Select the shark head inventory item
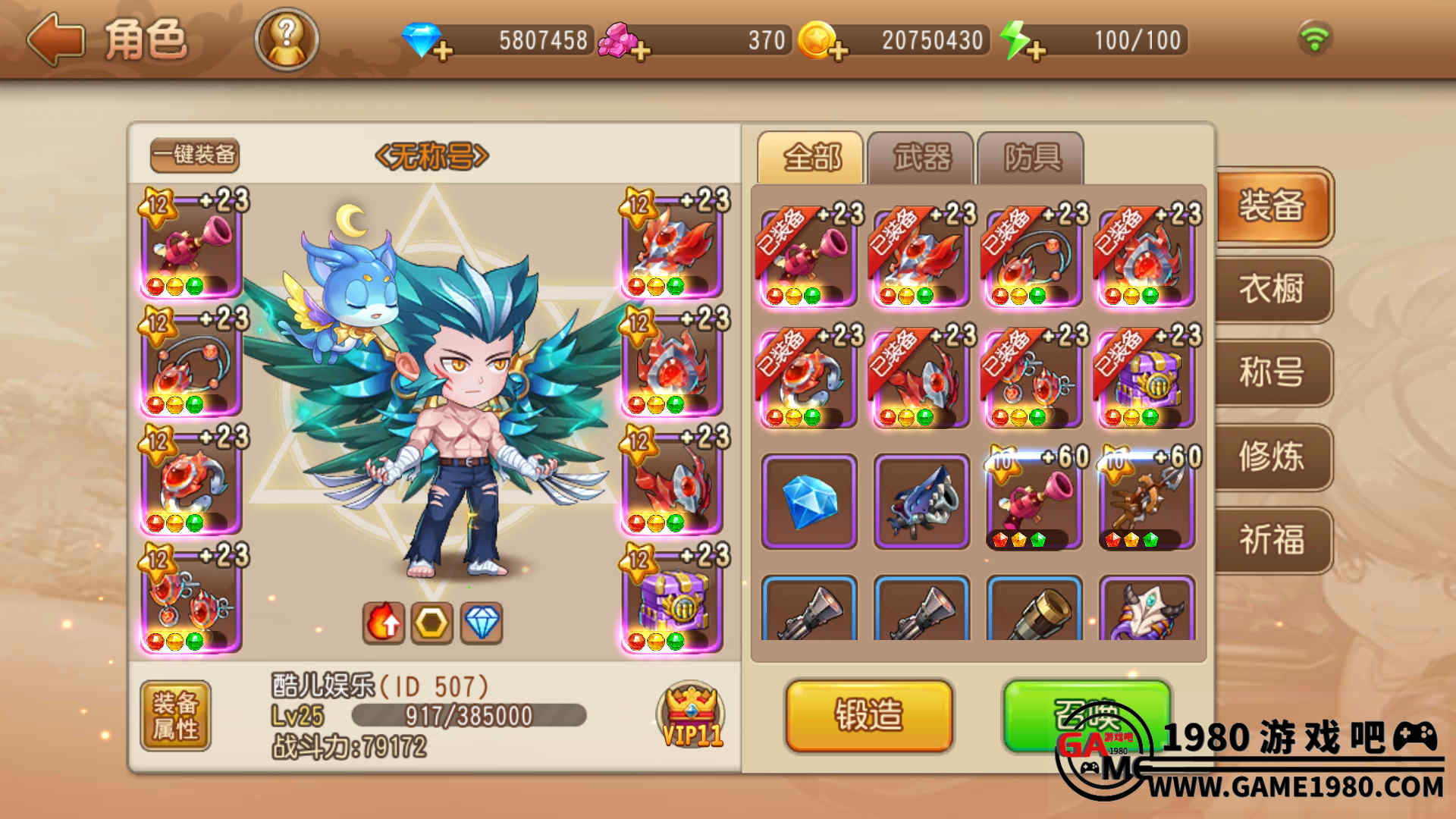1456x819 pixels. click(921, 501)
